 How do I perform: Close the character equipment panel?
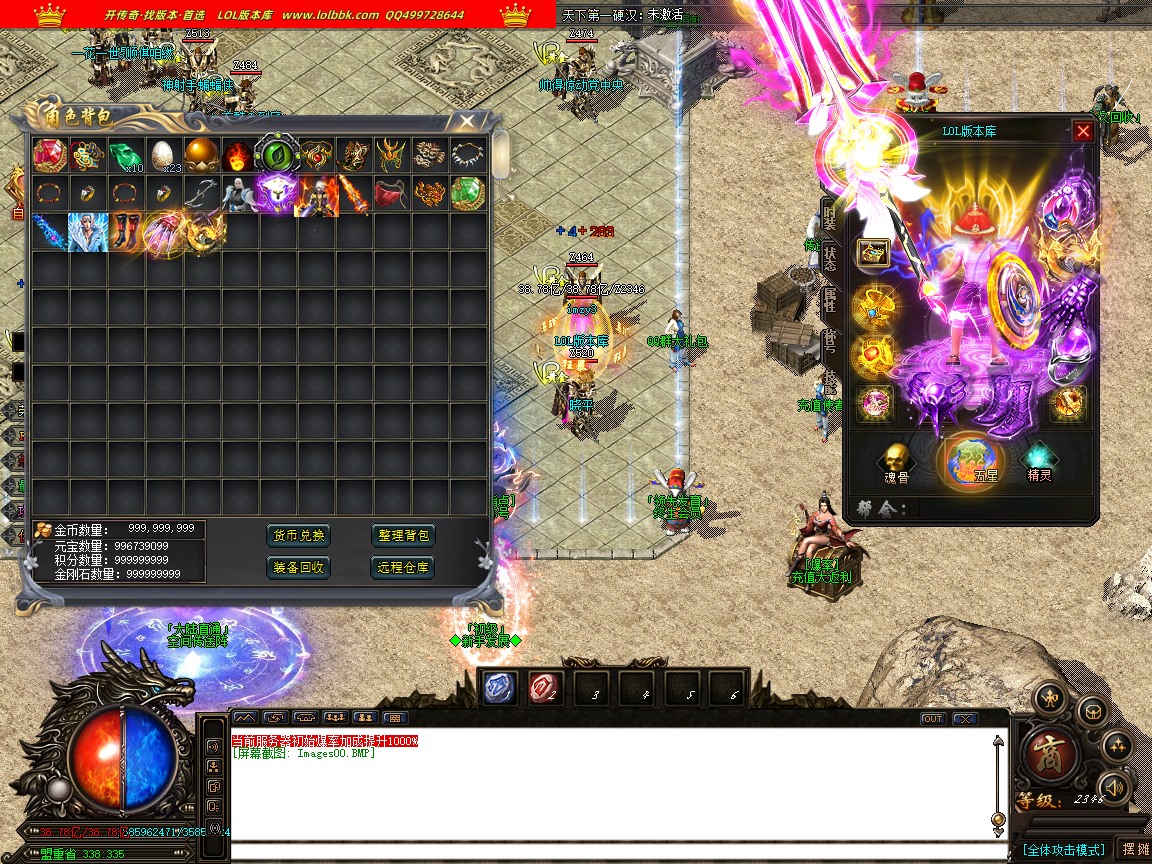tap(1083, 131)
